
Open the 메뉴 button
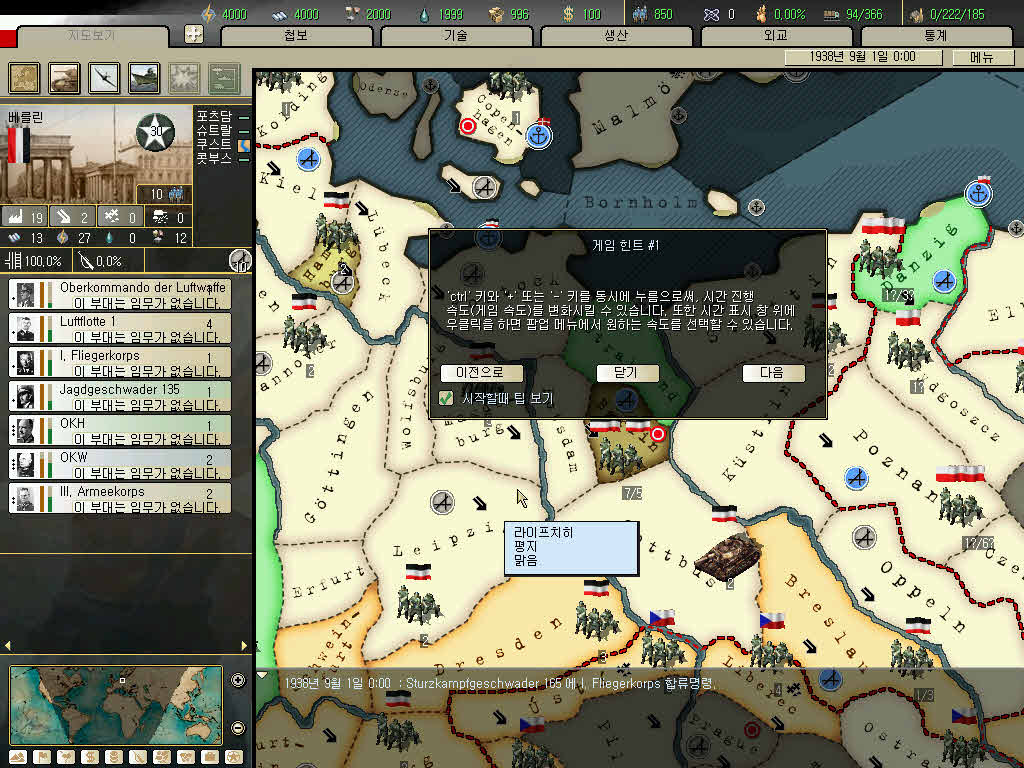tap(981, 57)
